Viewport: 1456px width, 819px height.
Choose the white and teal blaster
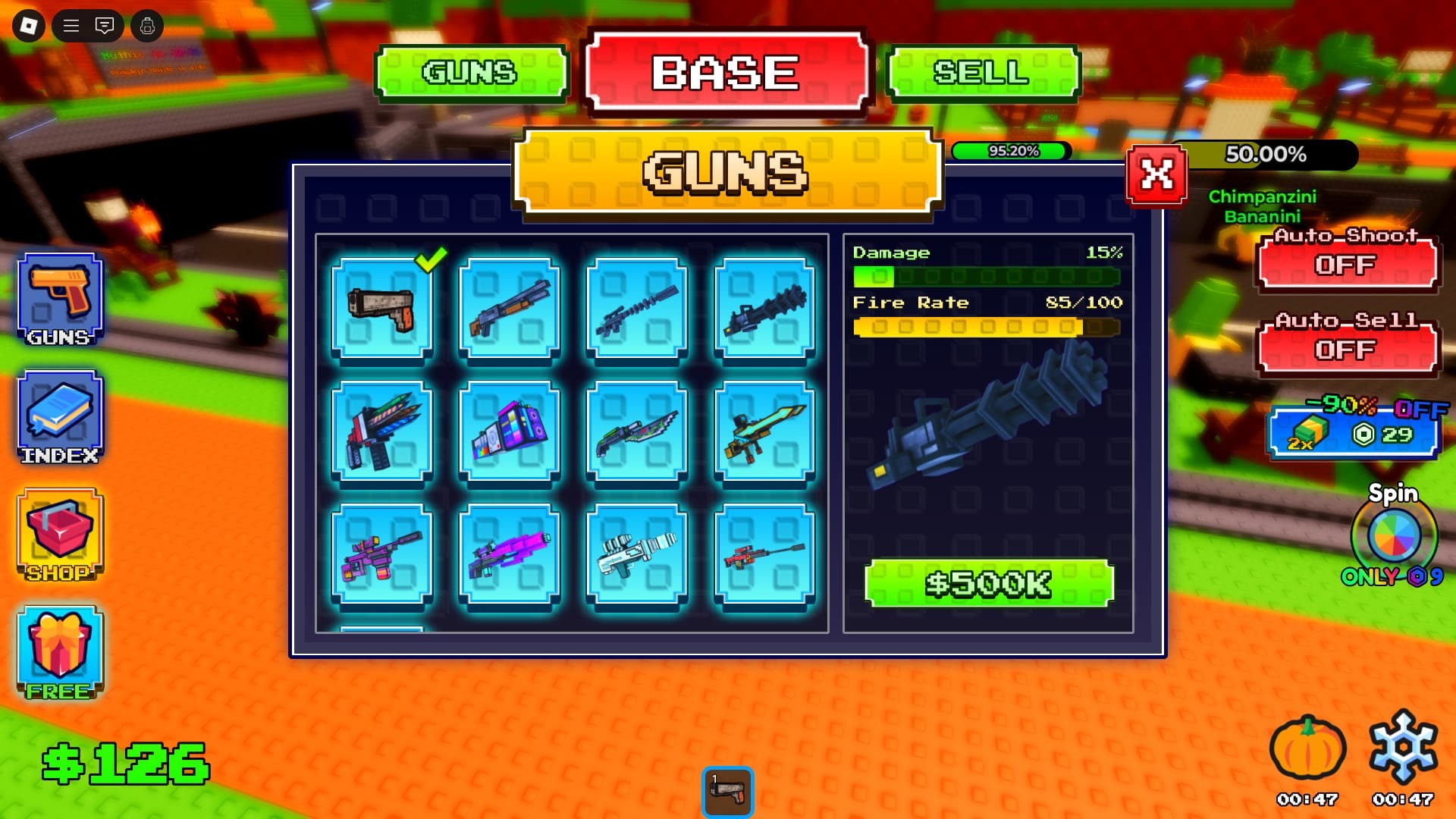click(637, 555)
